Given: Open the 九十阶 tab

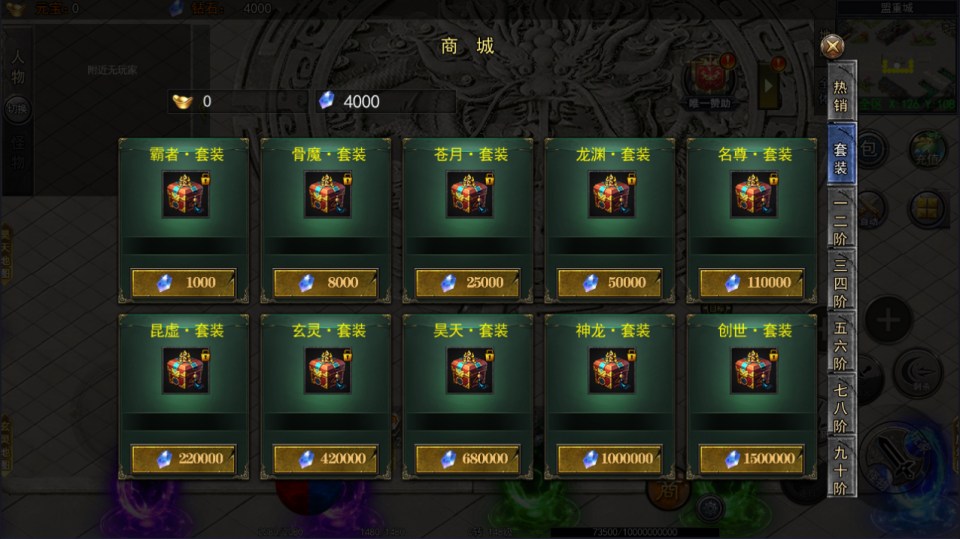Looking at the screenshot, I should tap(841, 470).
